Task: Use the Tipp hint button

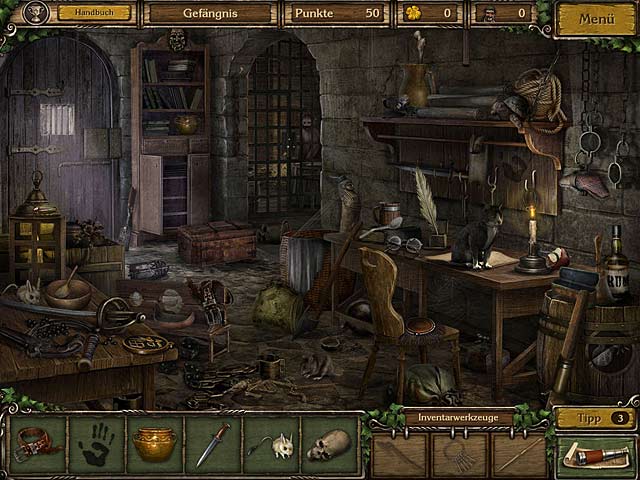Action: point(596,417)
